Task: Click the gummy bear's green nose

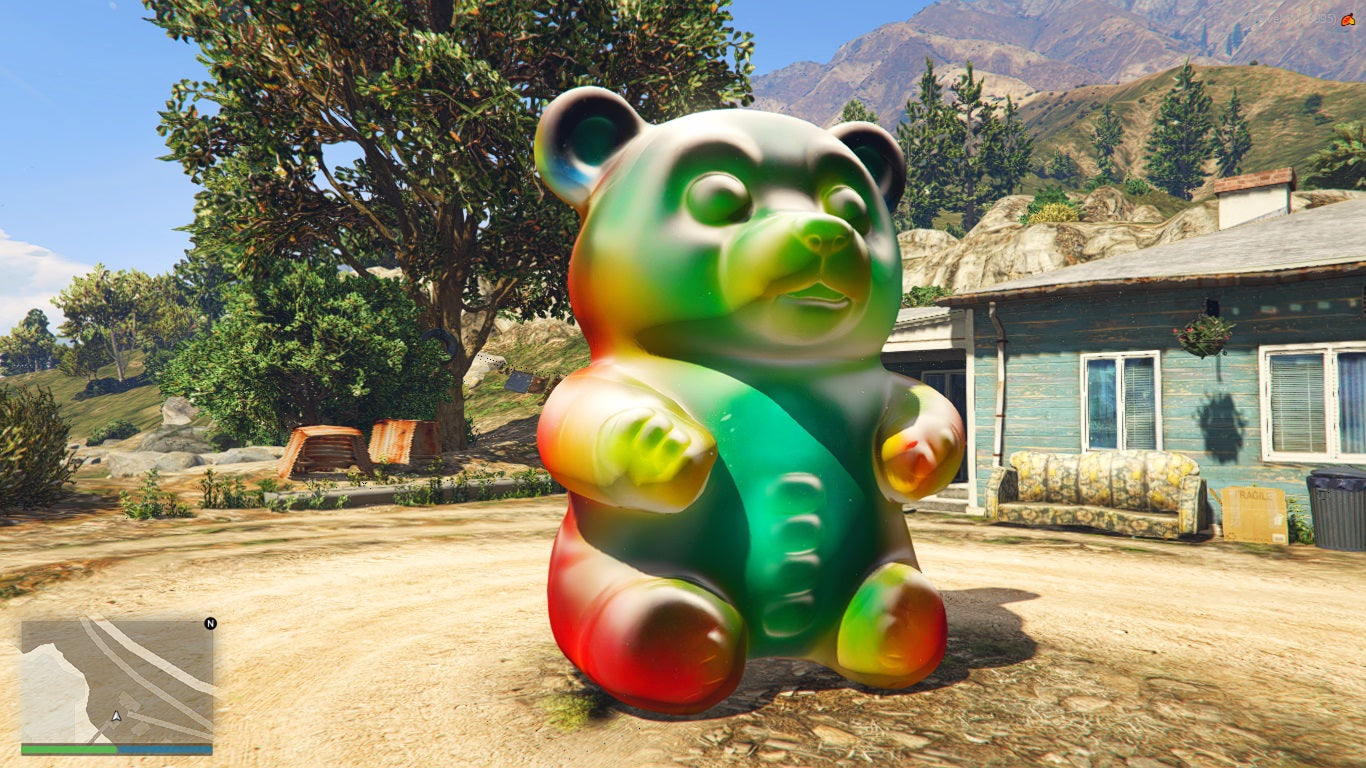Action: 822,243
